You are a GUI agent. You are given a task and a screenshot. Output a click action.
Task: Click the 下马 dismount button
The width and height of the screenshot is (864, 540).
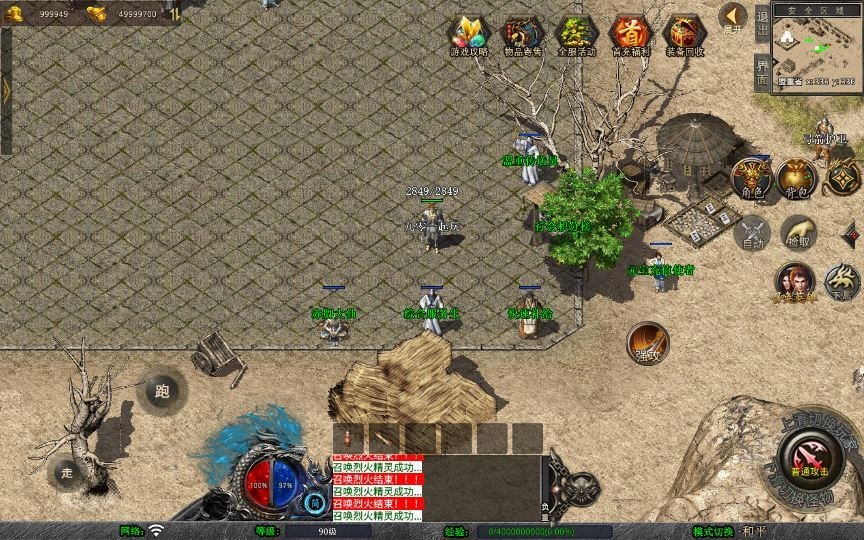[842, 282]
